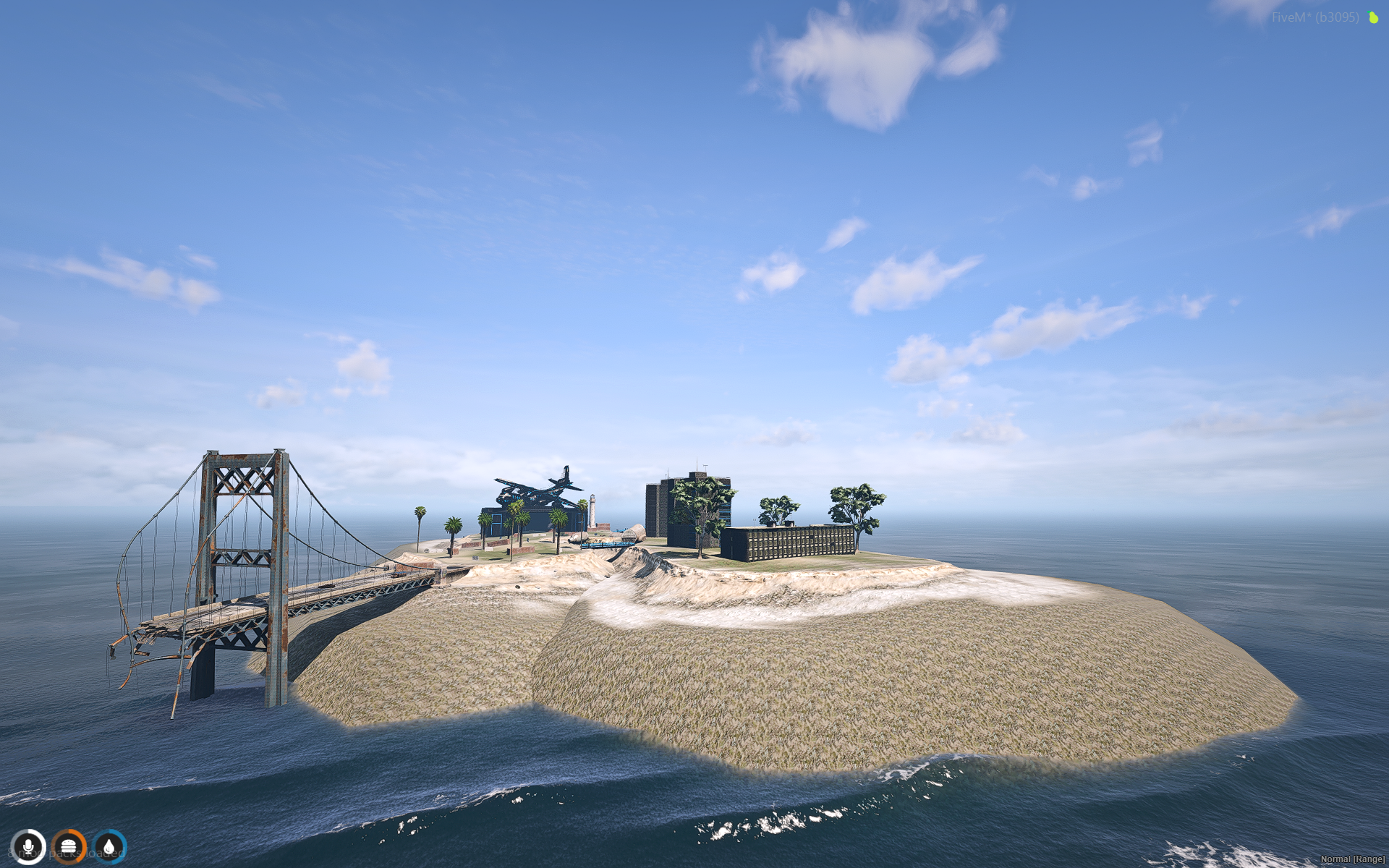Click the microphone voice range icon
1389x868 pixels.
pos(28,846)
